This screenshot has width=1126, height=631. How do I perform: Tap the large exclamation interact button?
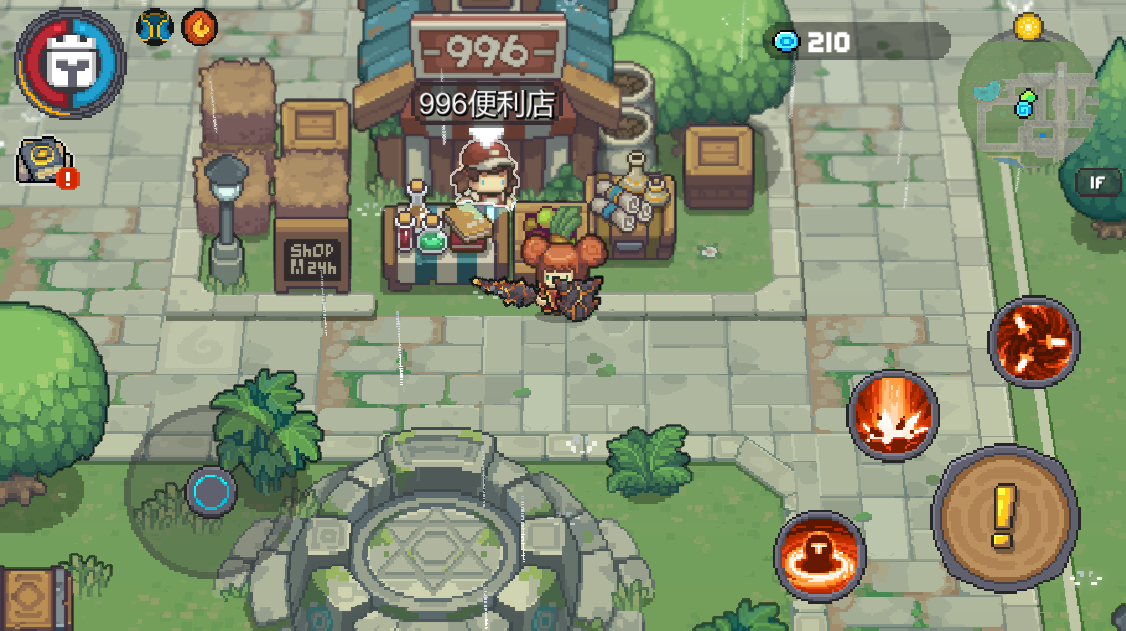(1003, 515)
